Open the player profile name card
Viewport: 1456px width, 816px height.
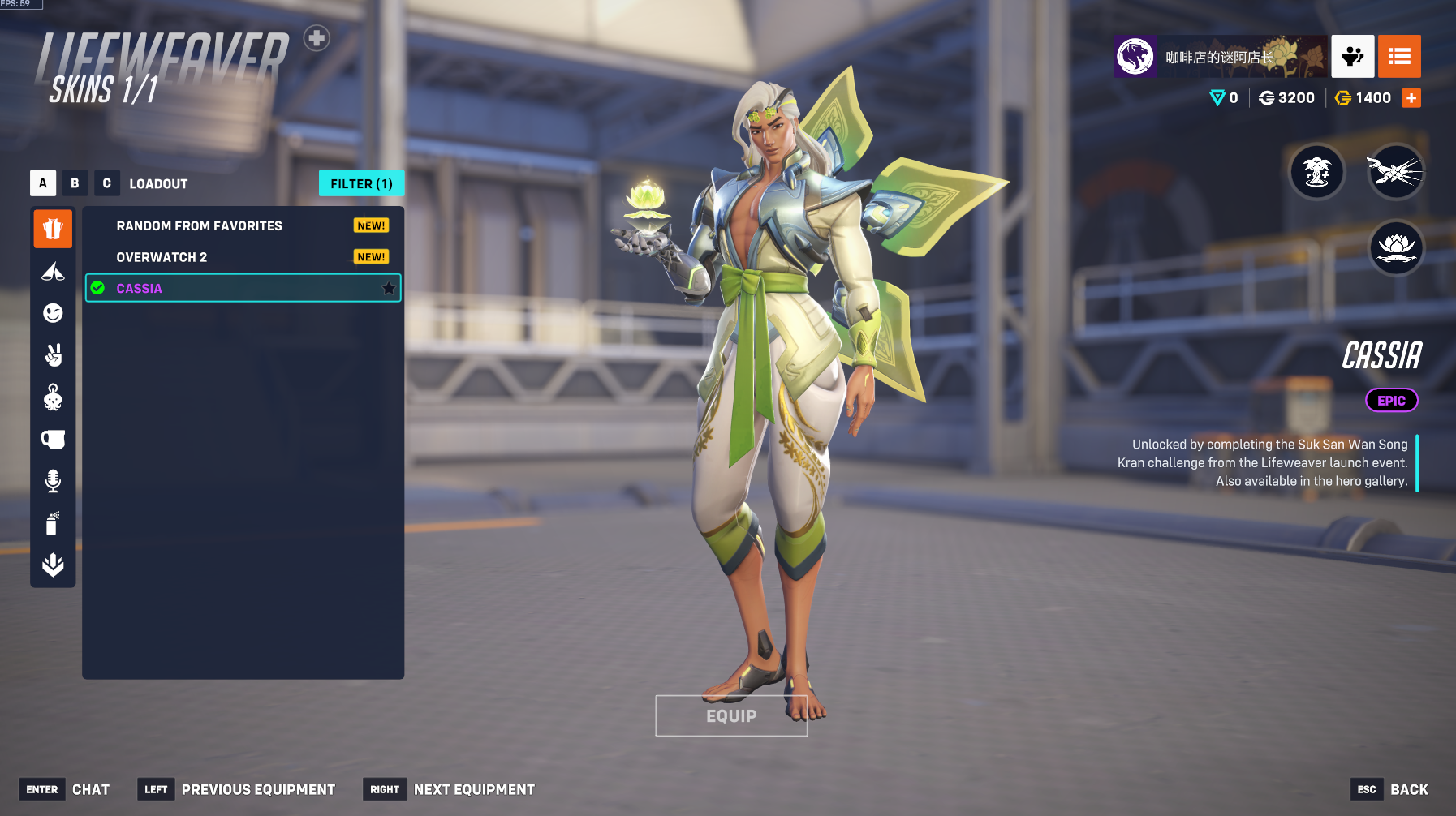(x=1220, y=56)
